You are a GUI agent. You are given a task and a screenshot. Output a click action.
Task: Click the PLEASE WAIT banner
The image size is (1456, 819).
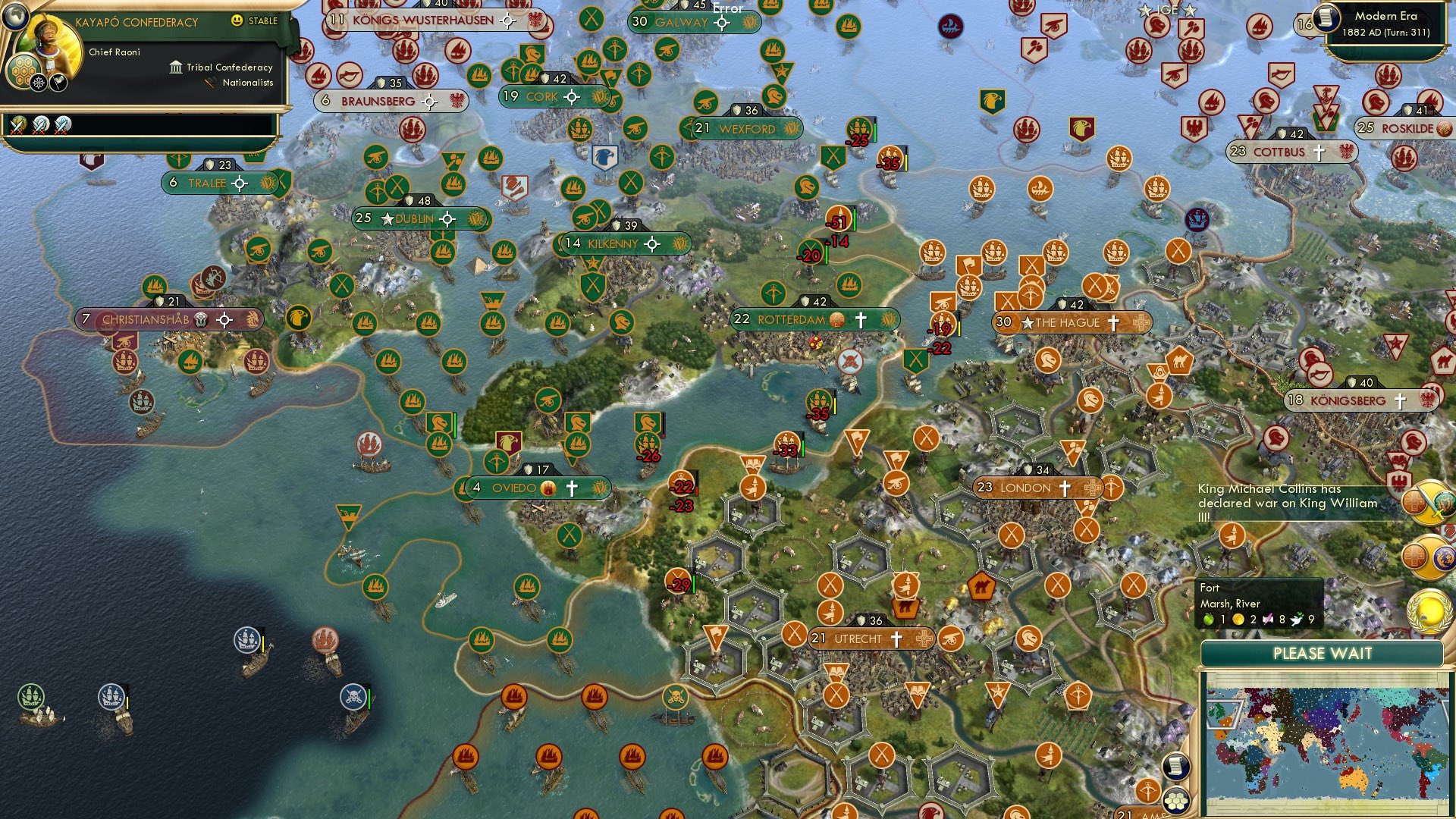(x=1323, y=653)
